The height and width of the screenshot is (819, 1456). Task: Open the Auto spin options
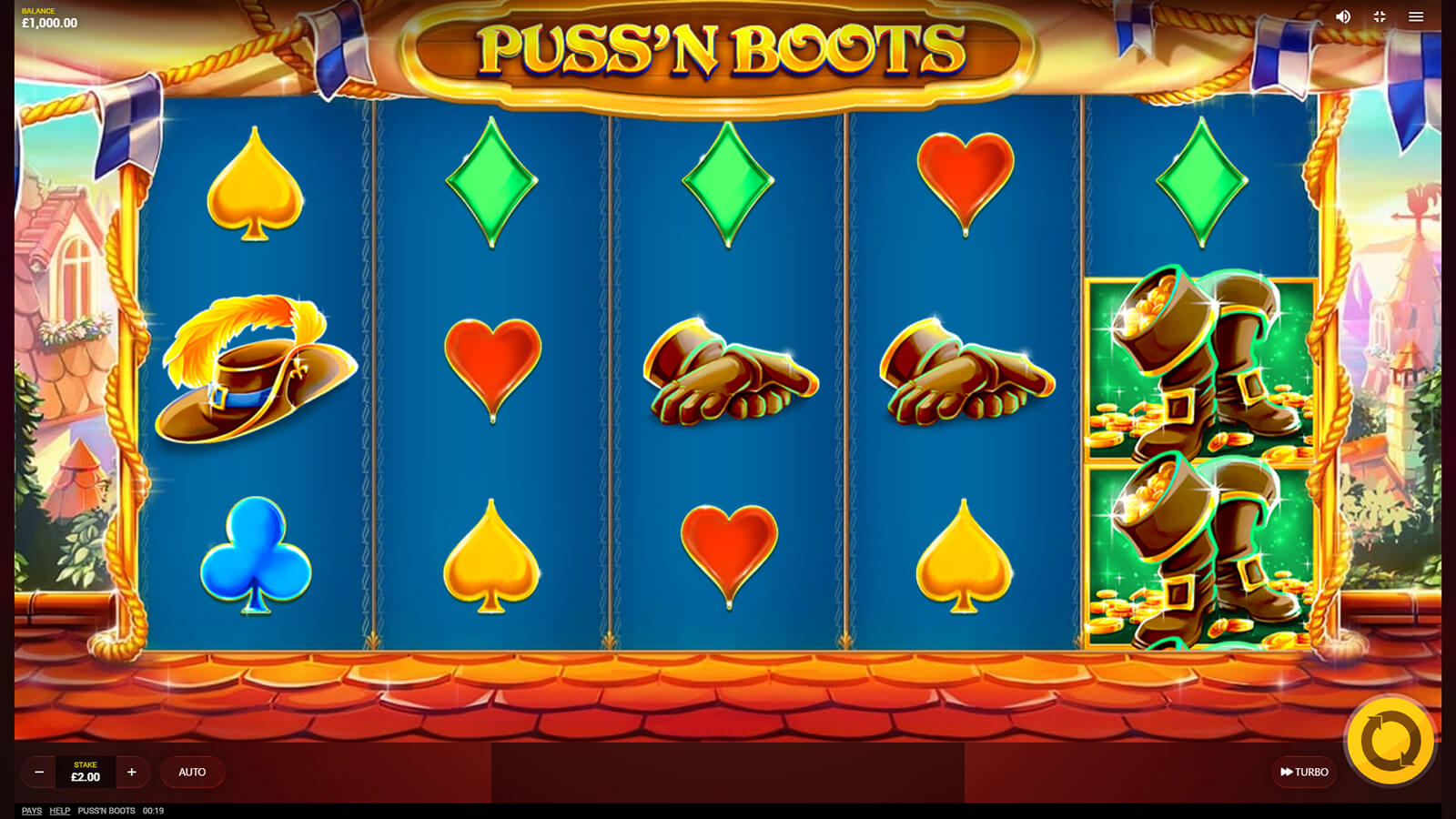(192, 772)
